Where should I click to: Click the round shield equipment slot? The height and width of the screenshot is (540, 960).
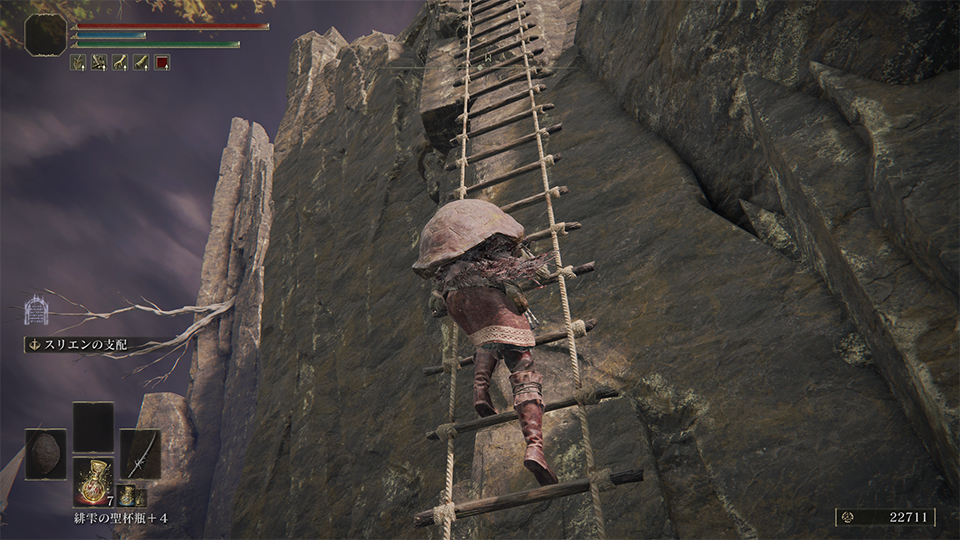pyautogui.click(x=46, y=453)
